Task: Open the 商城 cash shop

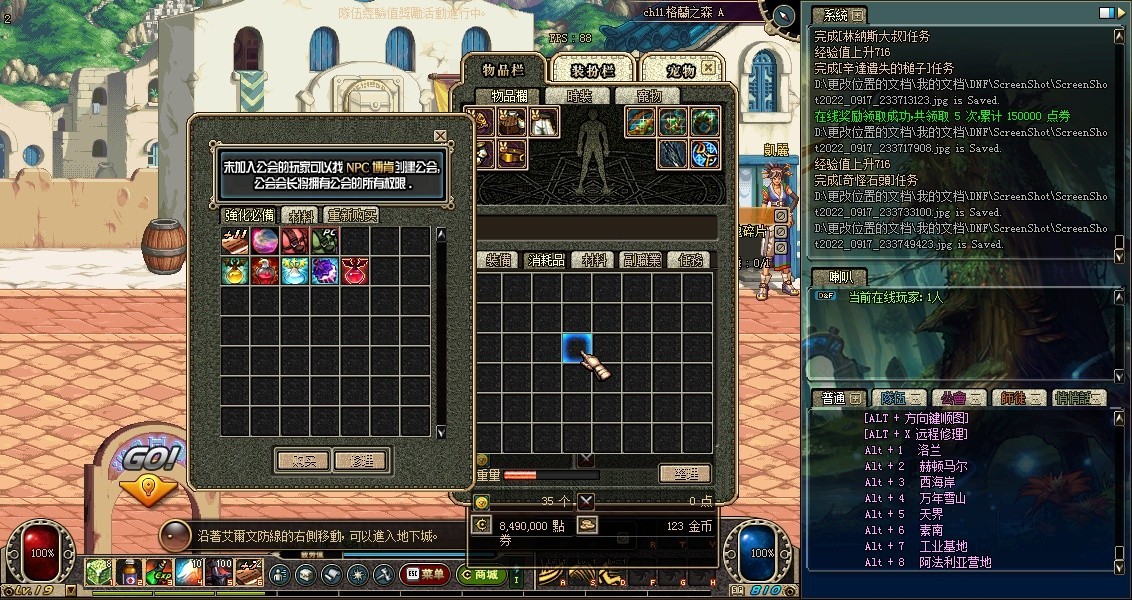Action: [x=480, y=575]
